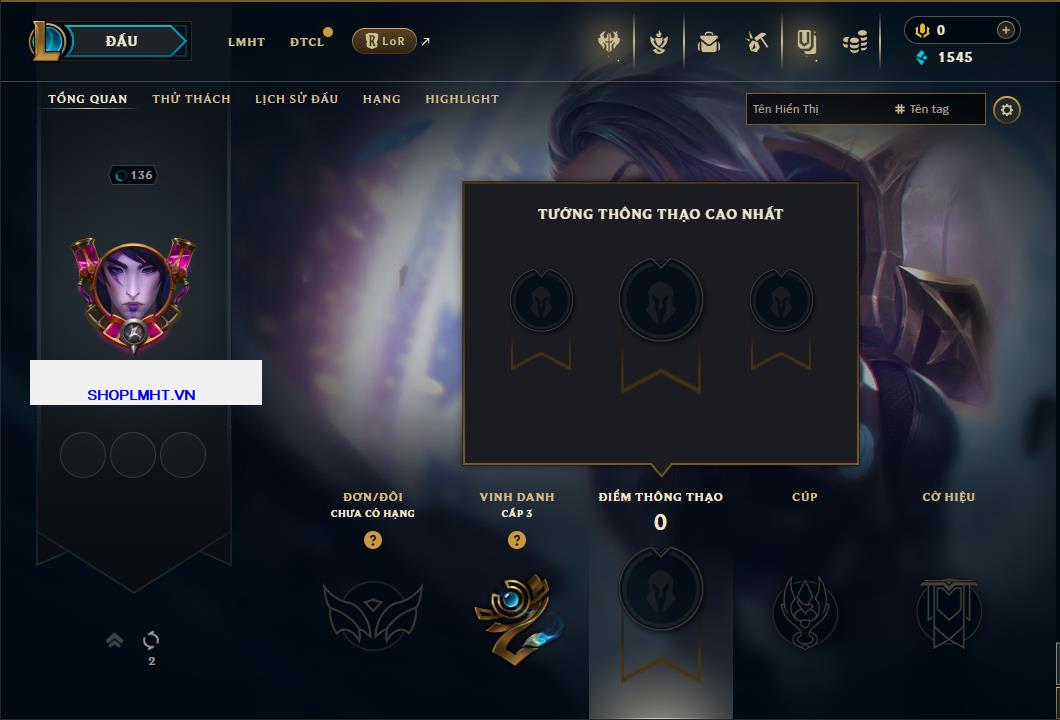
Task: Switch to the HẠNG tab
Action: pyautogui.click(x=381, y=99)
